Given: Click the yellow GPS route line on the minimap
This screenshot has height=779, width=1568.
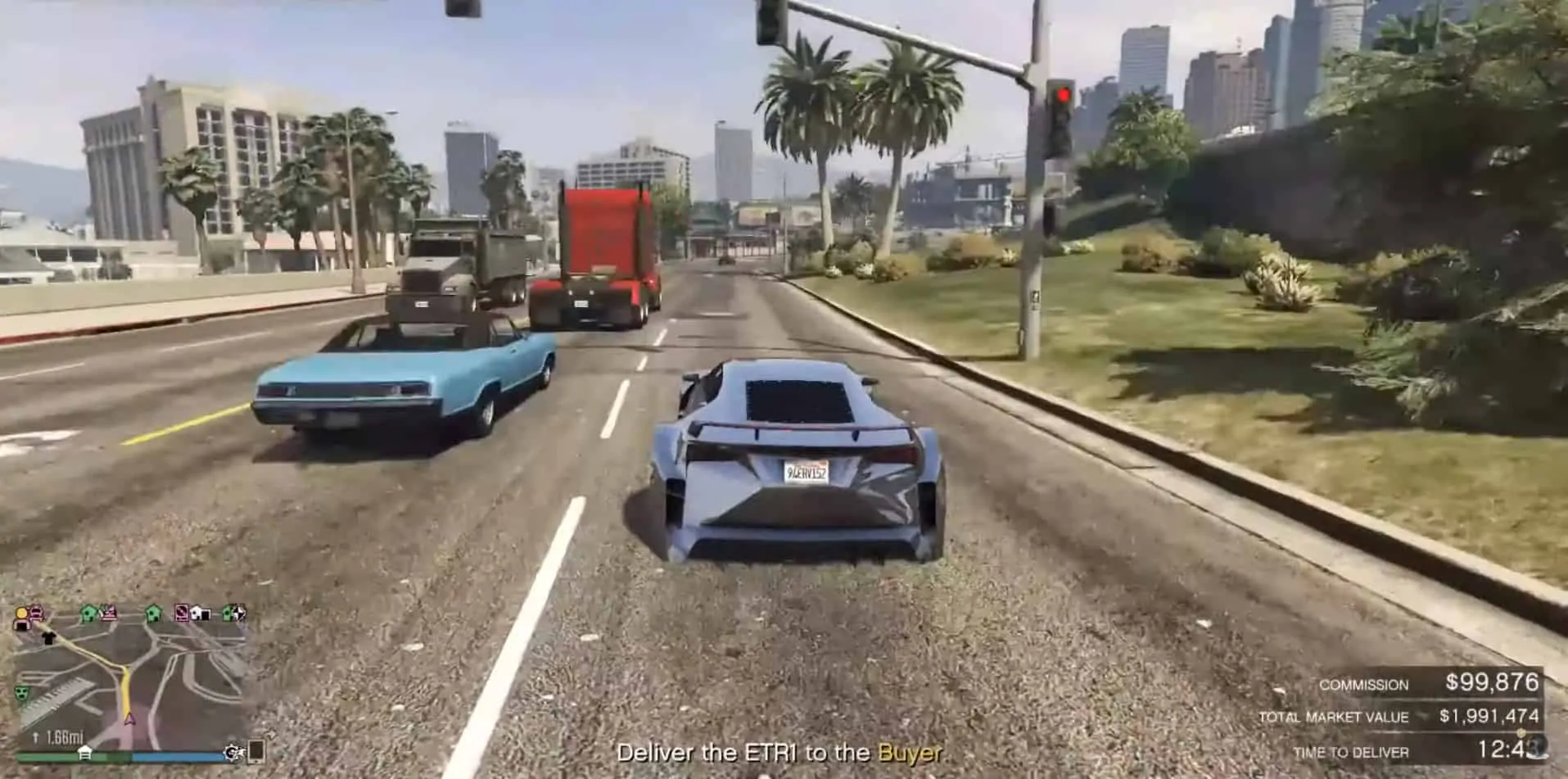Looking at the screenshot, I should pos(125,688).
